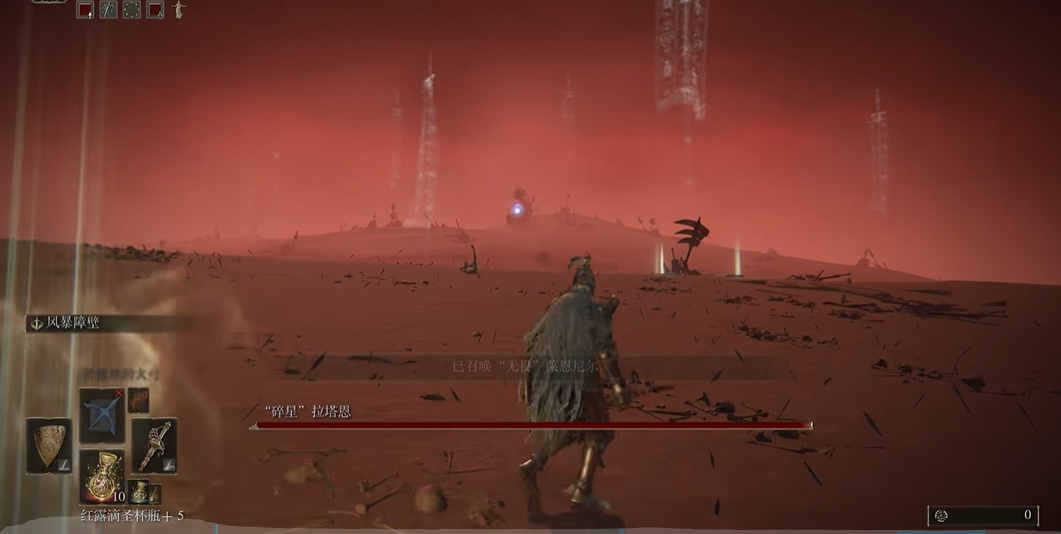
Task: Click the pale figure statue icon
Action: pos(179,10)
